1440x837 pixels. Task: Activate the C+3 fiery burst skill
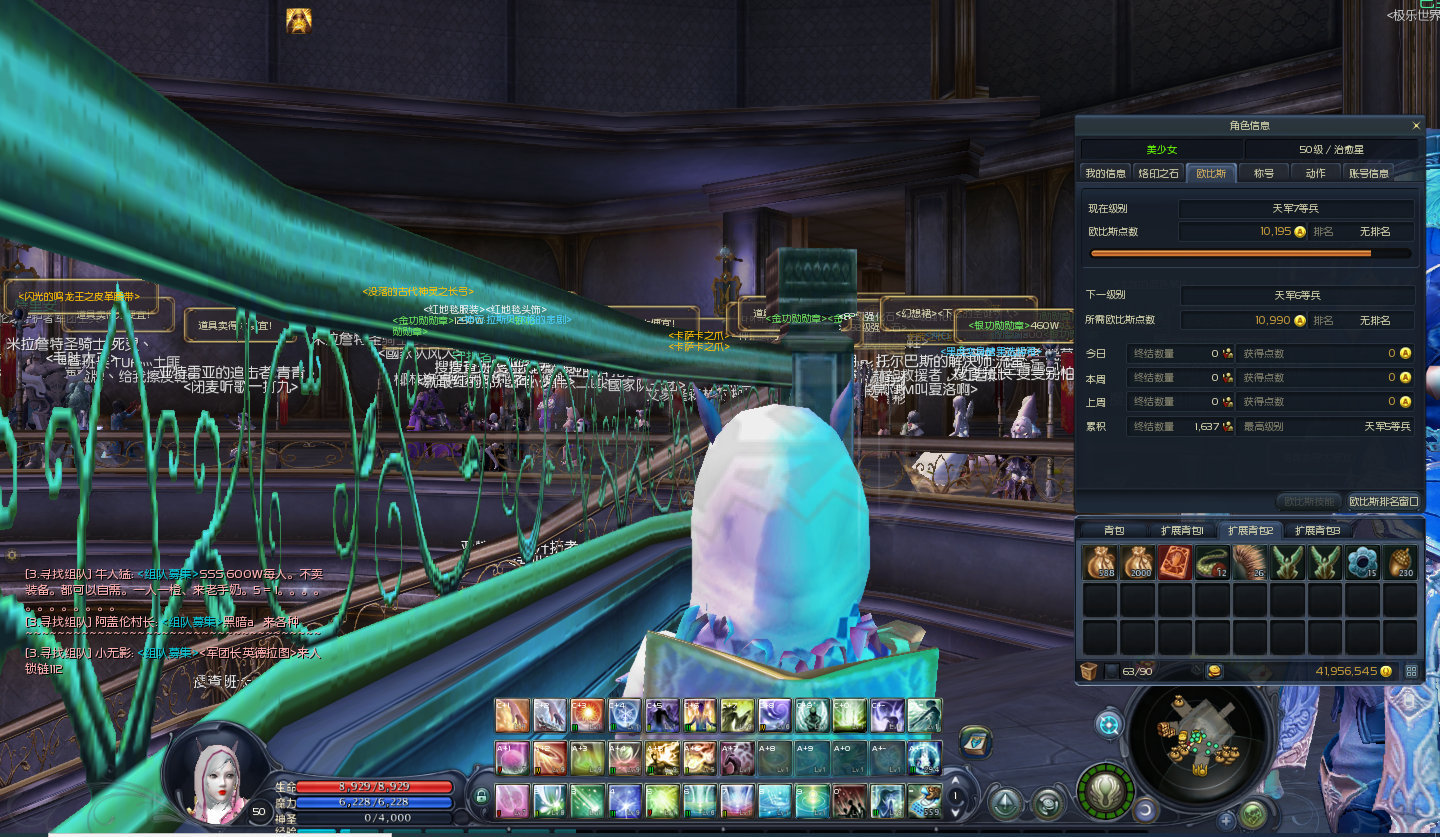point(588,716)
